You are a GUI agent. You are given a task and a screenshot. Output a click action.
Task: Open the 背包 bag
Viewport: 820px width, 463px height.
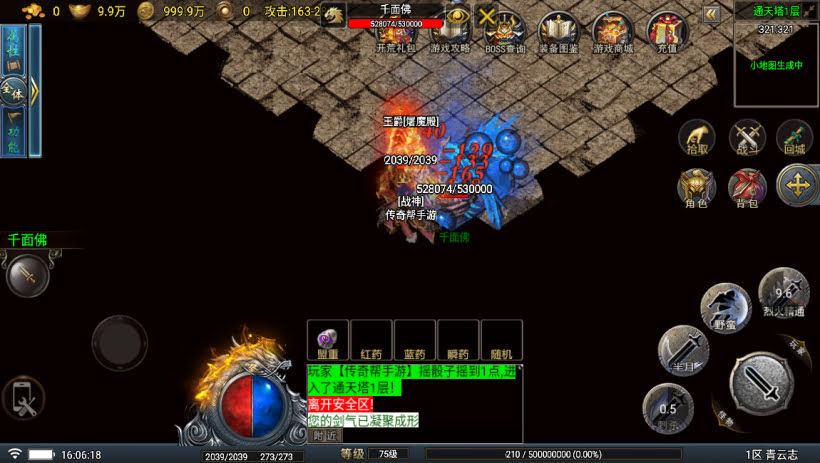pyautogui.click(x=747, y=187)
